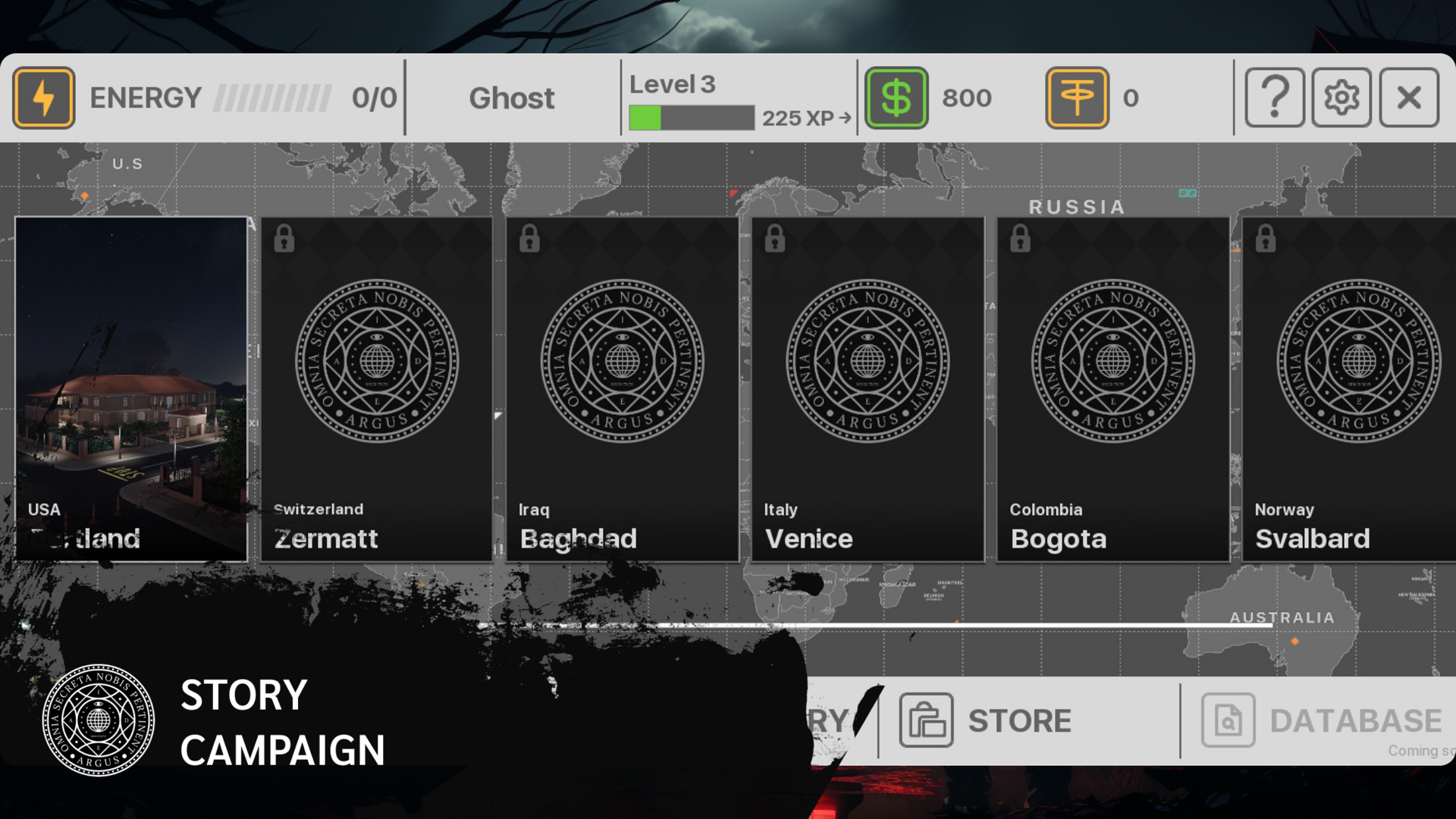Select the Baghdad Iraq mission
1456x819 pixels.
621,387
